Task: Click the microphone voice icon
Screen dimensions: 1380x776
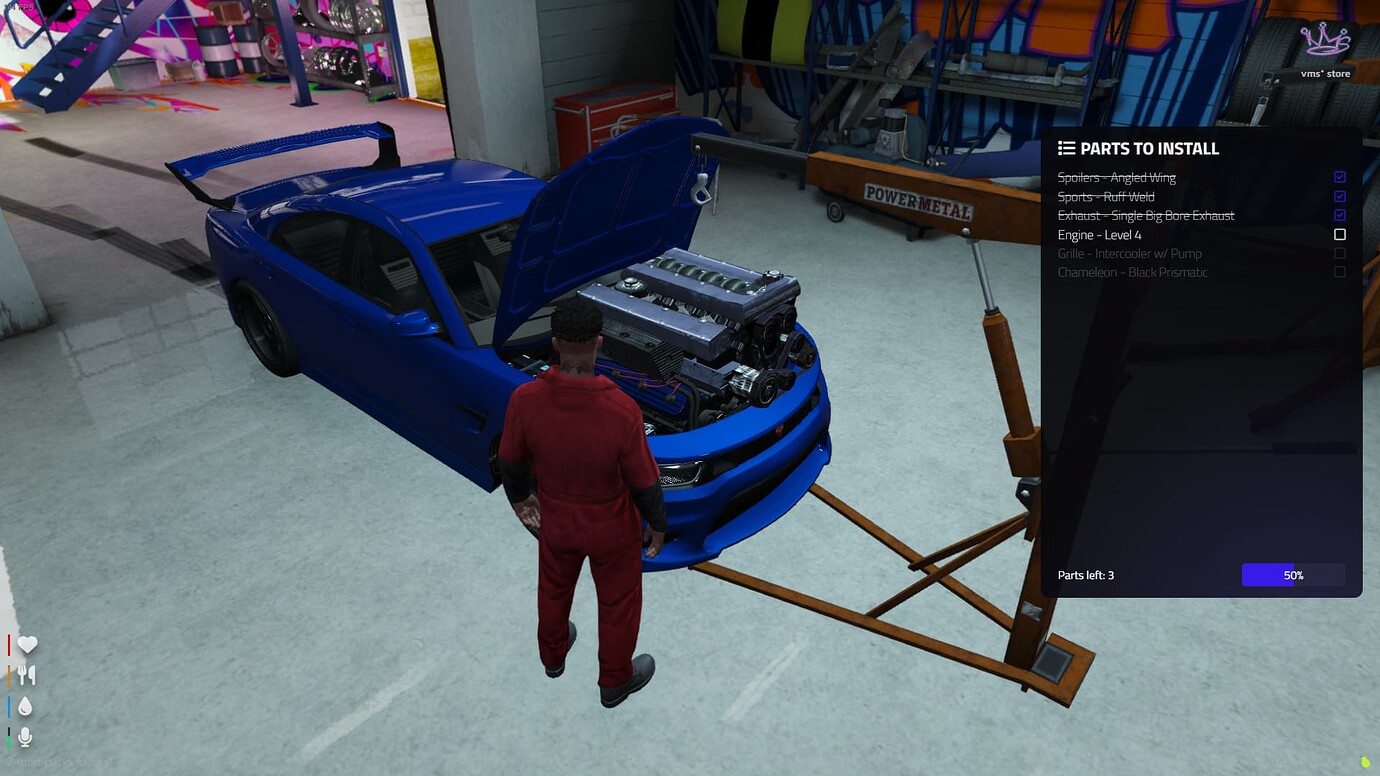Action: pyautogui.click(x=25, y=737)
